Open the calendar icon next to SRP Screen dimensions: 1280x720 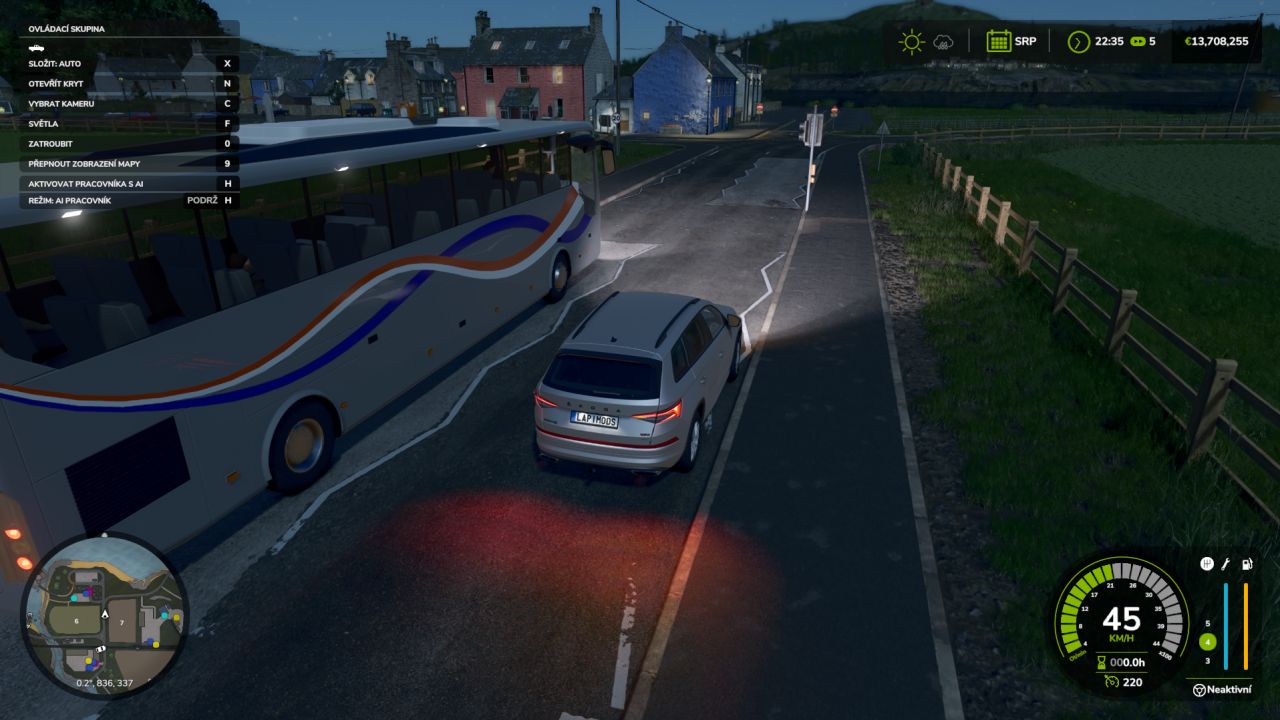(x=997, y=41)
